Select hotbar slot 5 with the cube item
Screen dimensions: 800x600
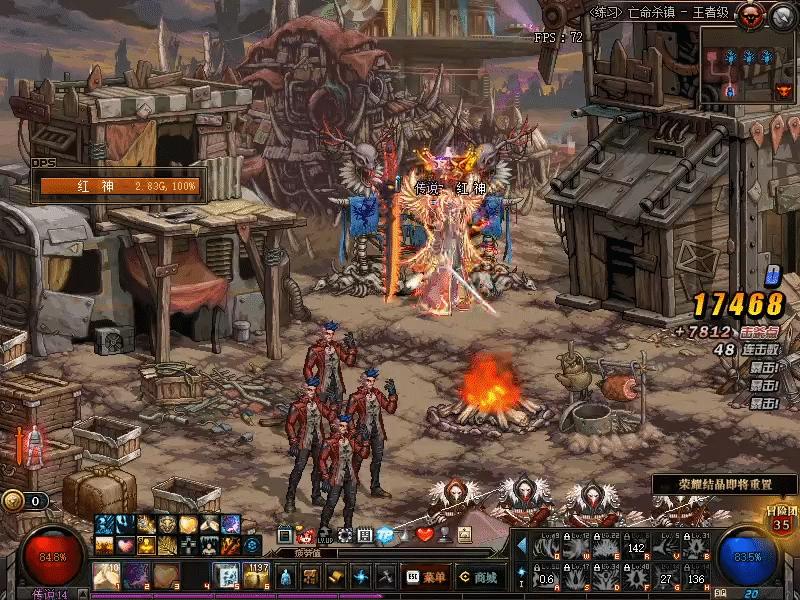226,577
